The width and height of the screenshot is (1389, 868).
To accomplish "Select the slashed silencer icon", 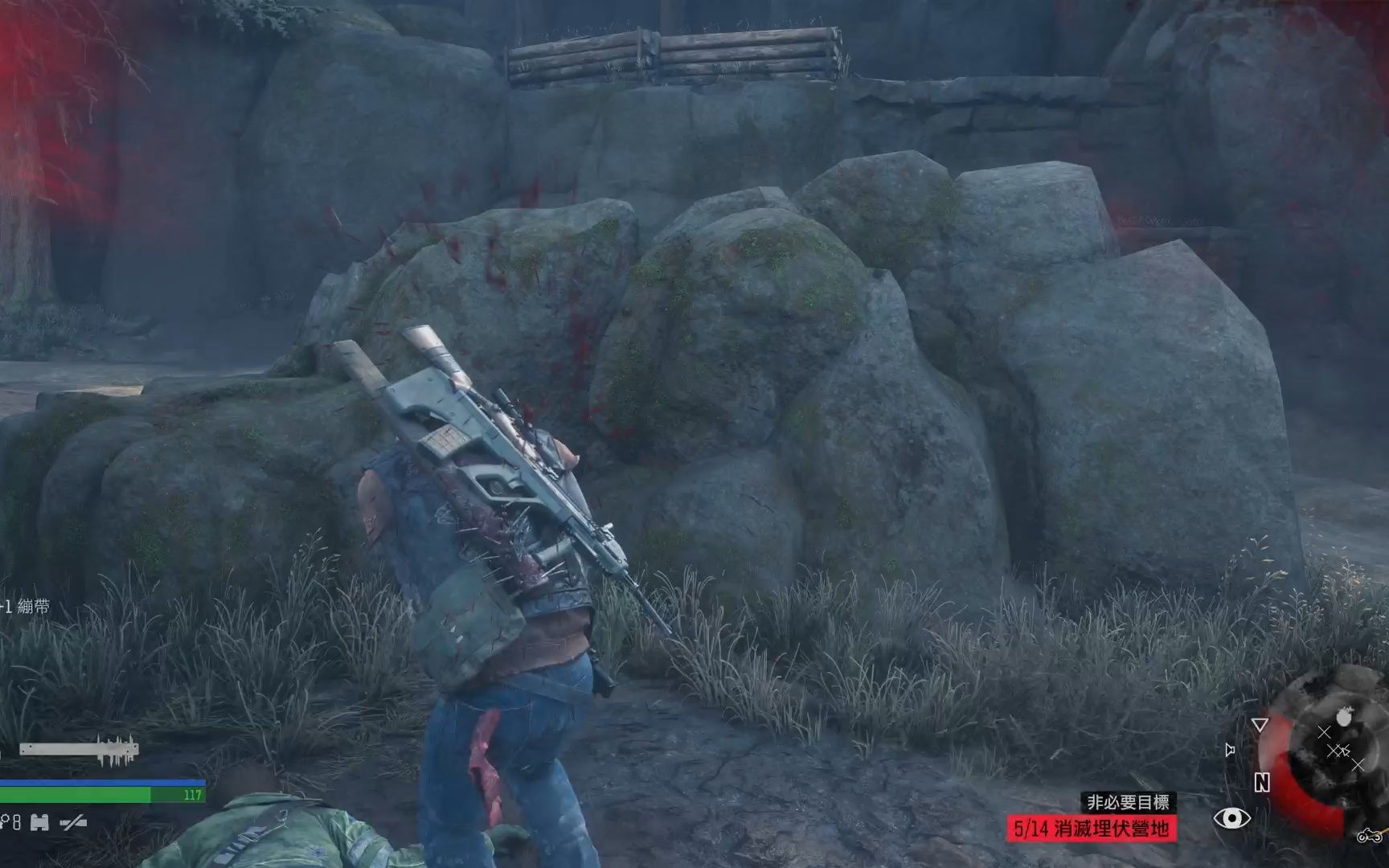I will [x=74, y=822].
